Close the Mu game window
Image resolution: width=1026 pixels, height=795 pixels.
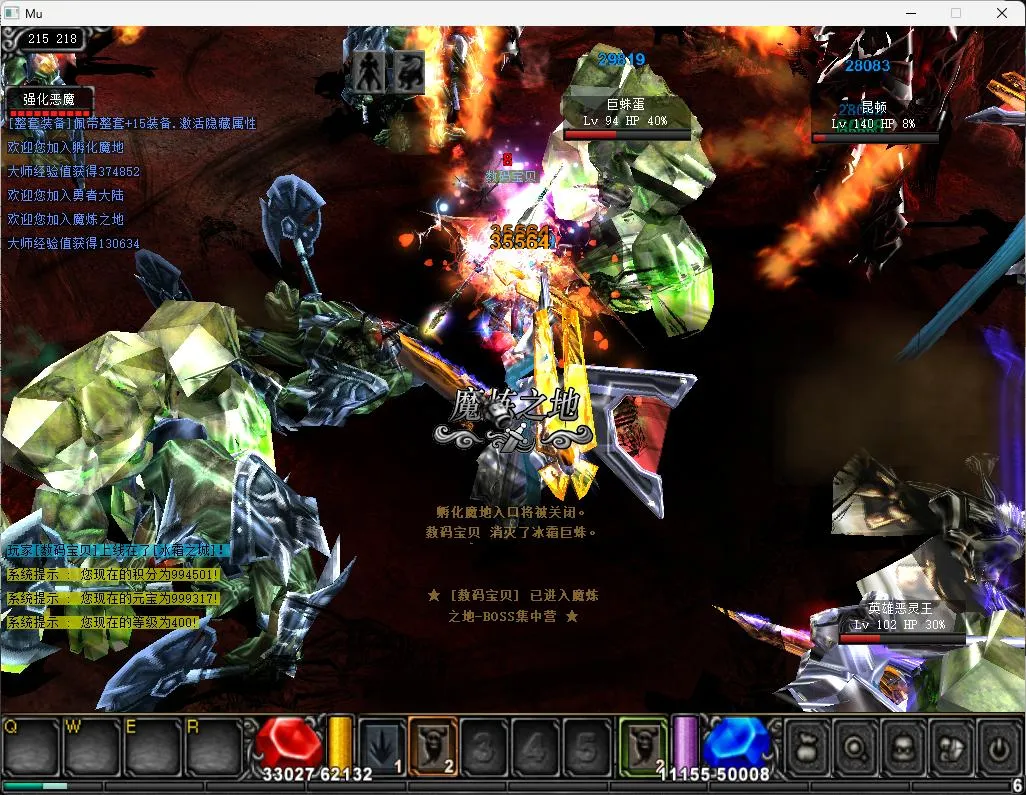point(1002,13)
